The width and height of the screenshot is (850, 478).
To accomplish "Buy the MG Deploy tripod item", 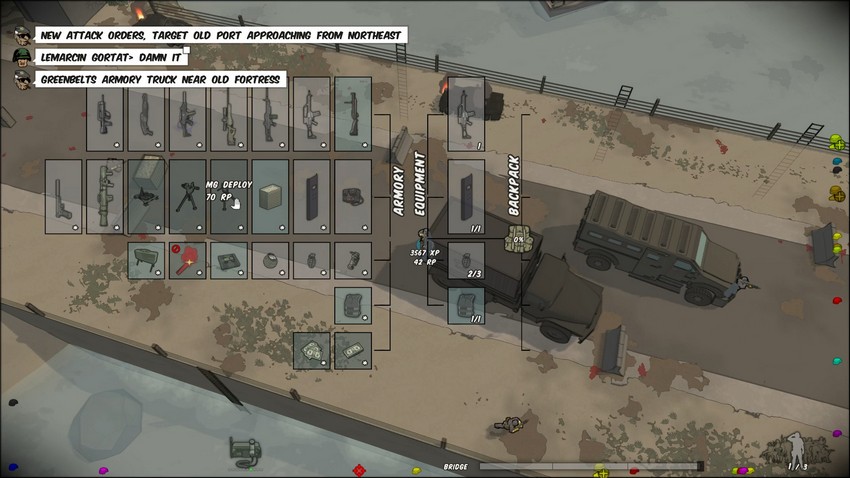I will pos(188,196).
